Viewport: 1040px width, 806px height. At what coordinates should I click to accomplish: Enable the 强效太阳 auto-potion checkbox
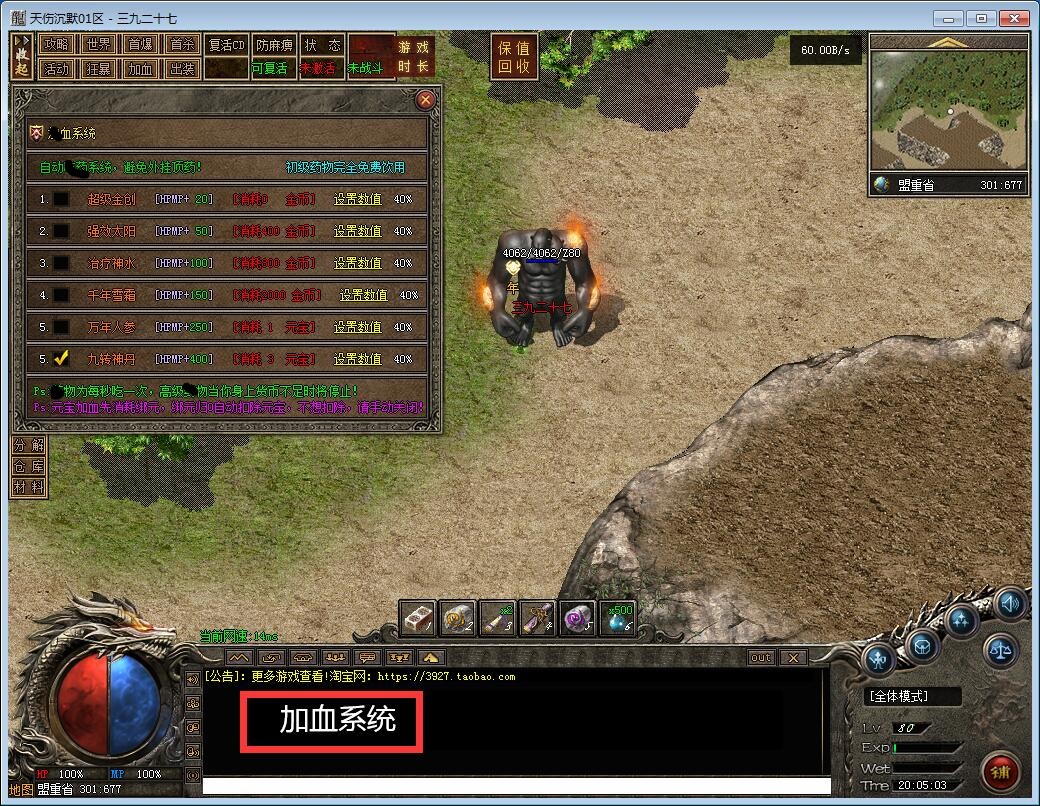tap(62, 231)
